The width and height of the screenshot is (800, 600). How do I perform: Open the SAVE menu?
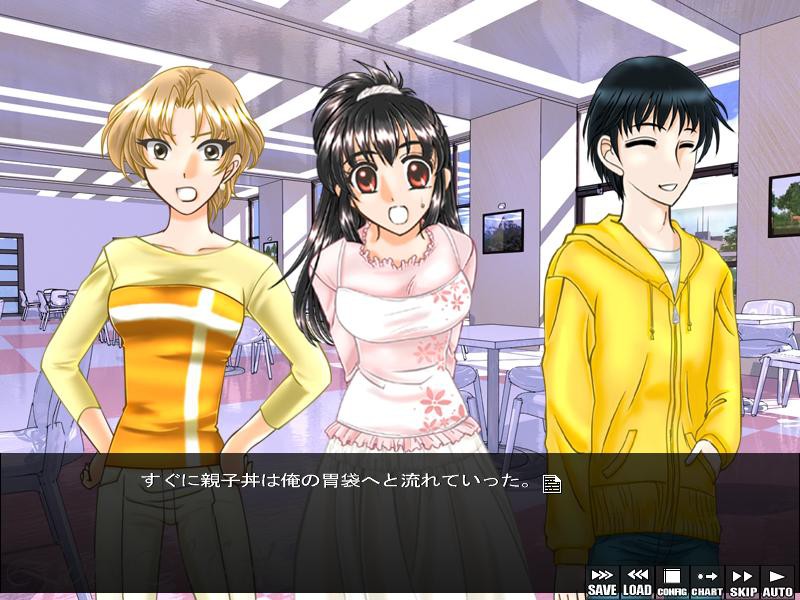click(602, 581)
